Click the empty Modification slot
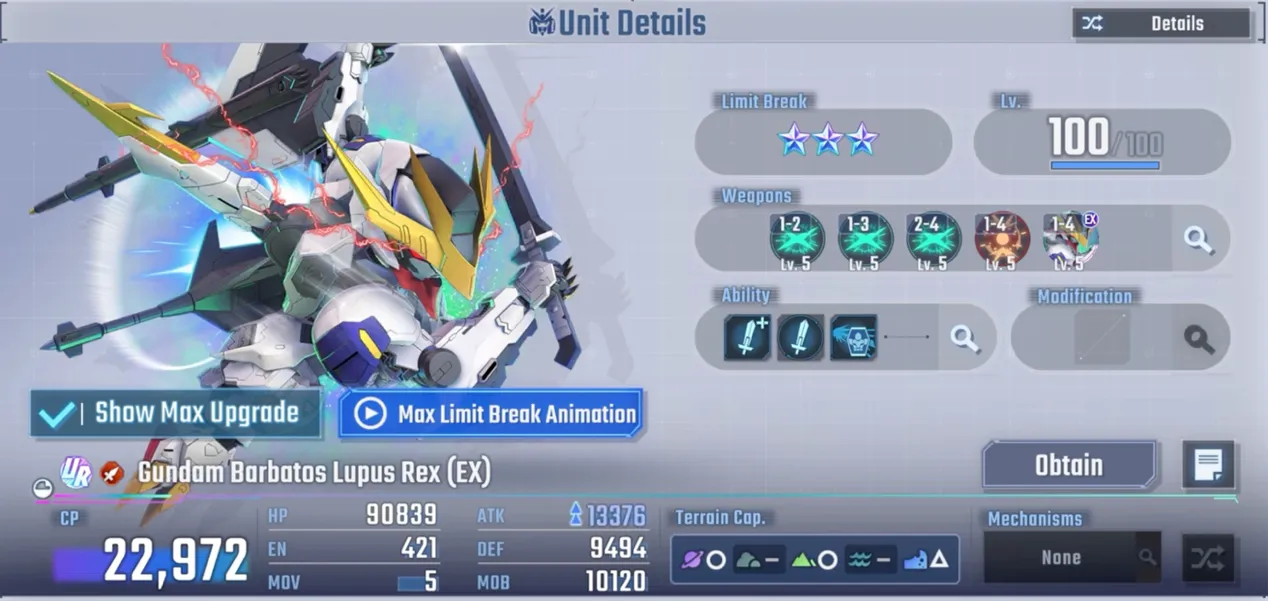 (1102, 338)
